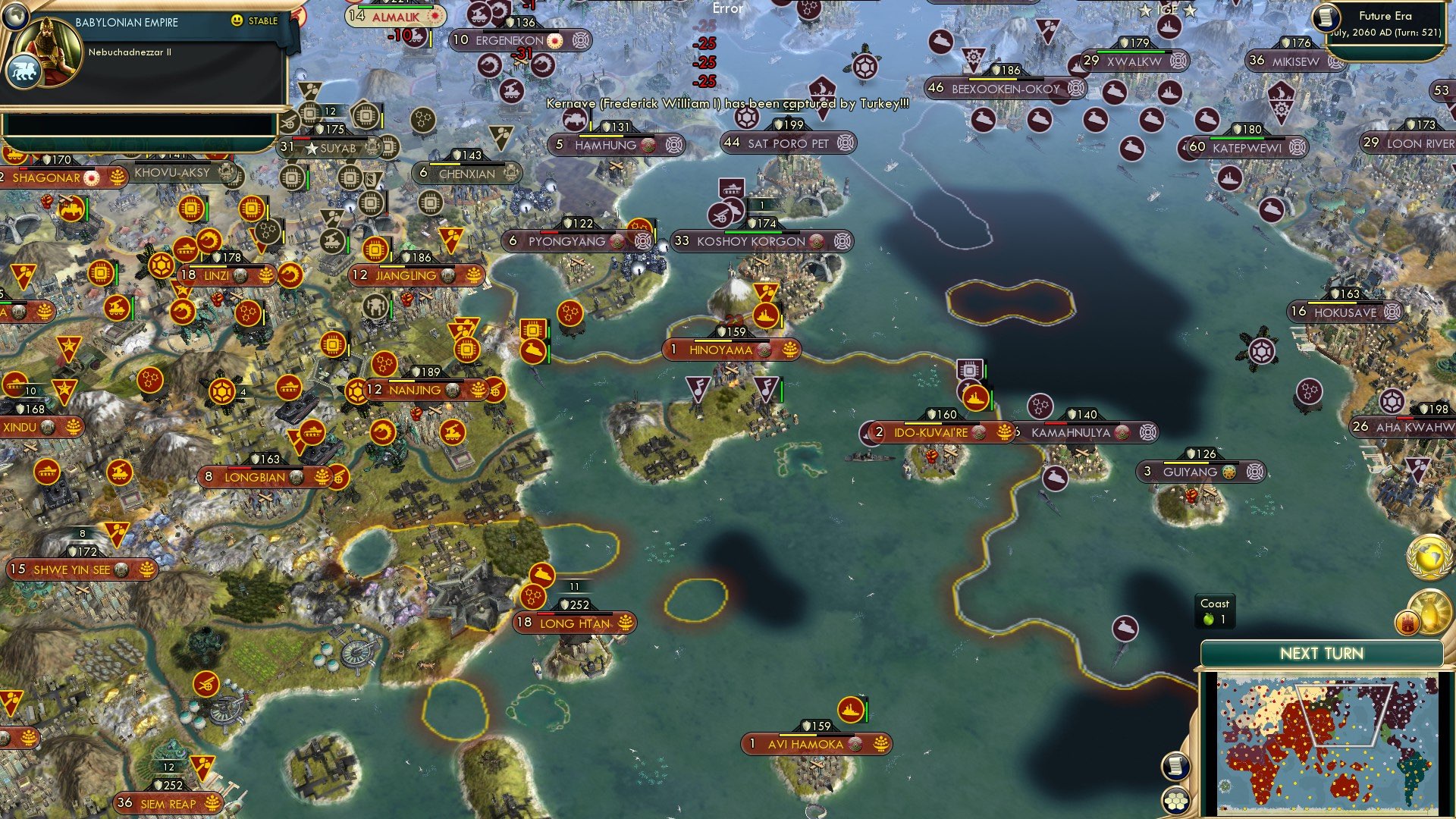Open the globe icon above the leader portrait
This screenshot has width=1456, height=819.
(x=15, y=14)
